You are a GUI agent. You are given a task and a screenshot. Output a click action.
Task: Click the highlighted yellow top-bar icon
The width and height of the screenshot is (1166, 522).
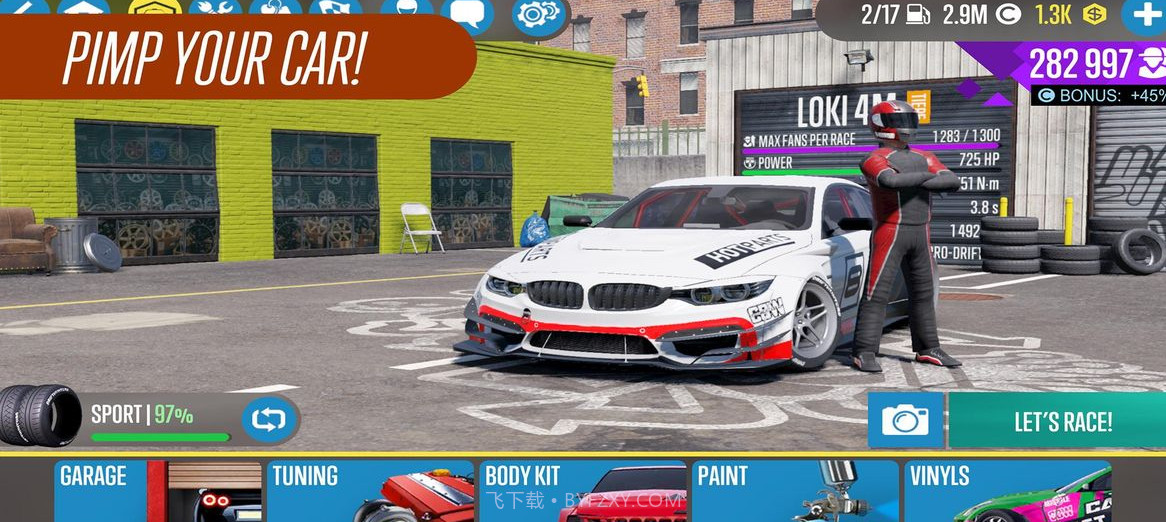pyautogui.click(x=155, y=8)
